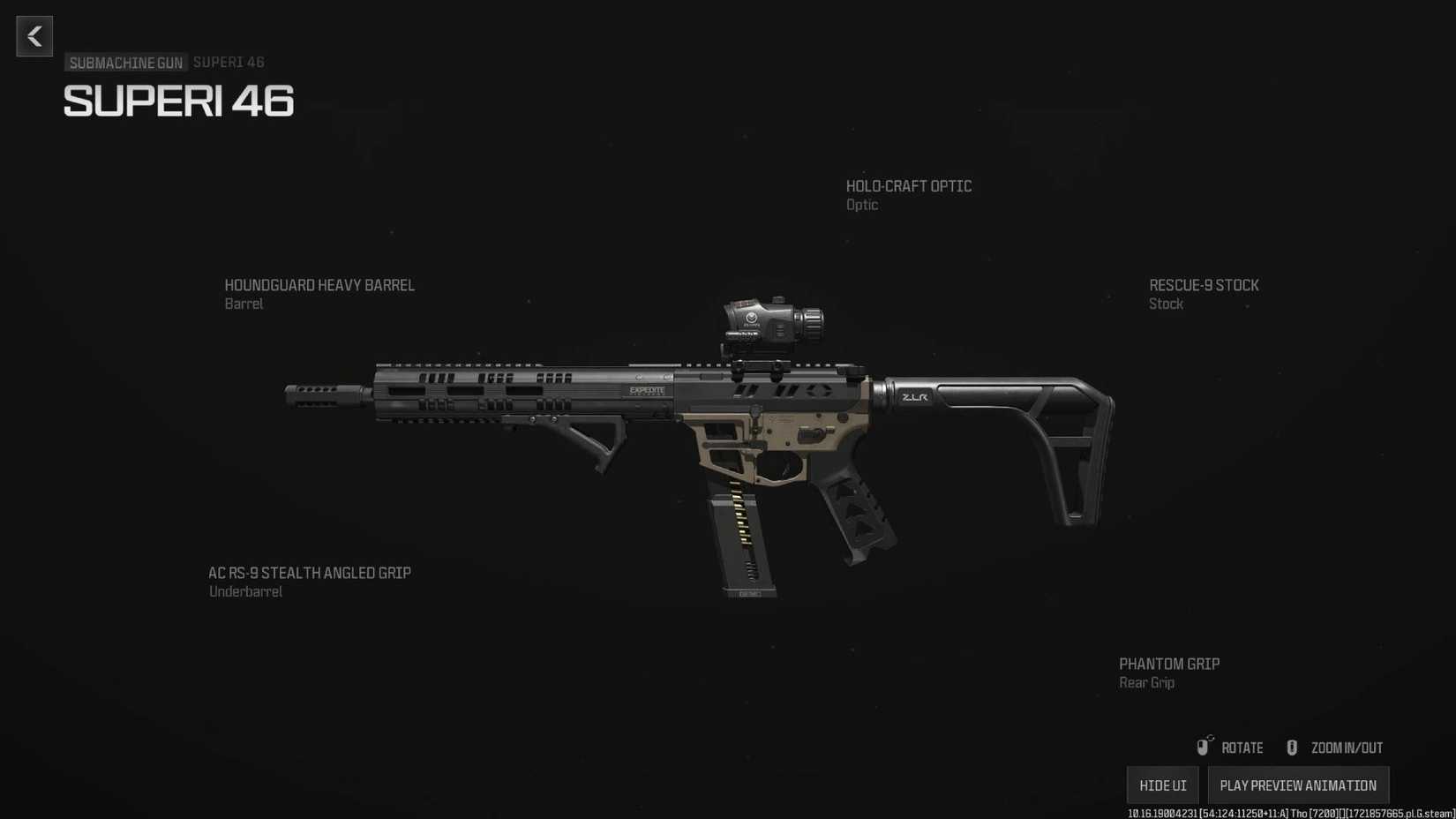Click the Superi 46 breadcrumb label
The height and width of the screenshot is (819, 1456).
pos(229,62)
